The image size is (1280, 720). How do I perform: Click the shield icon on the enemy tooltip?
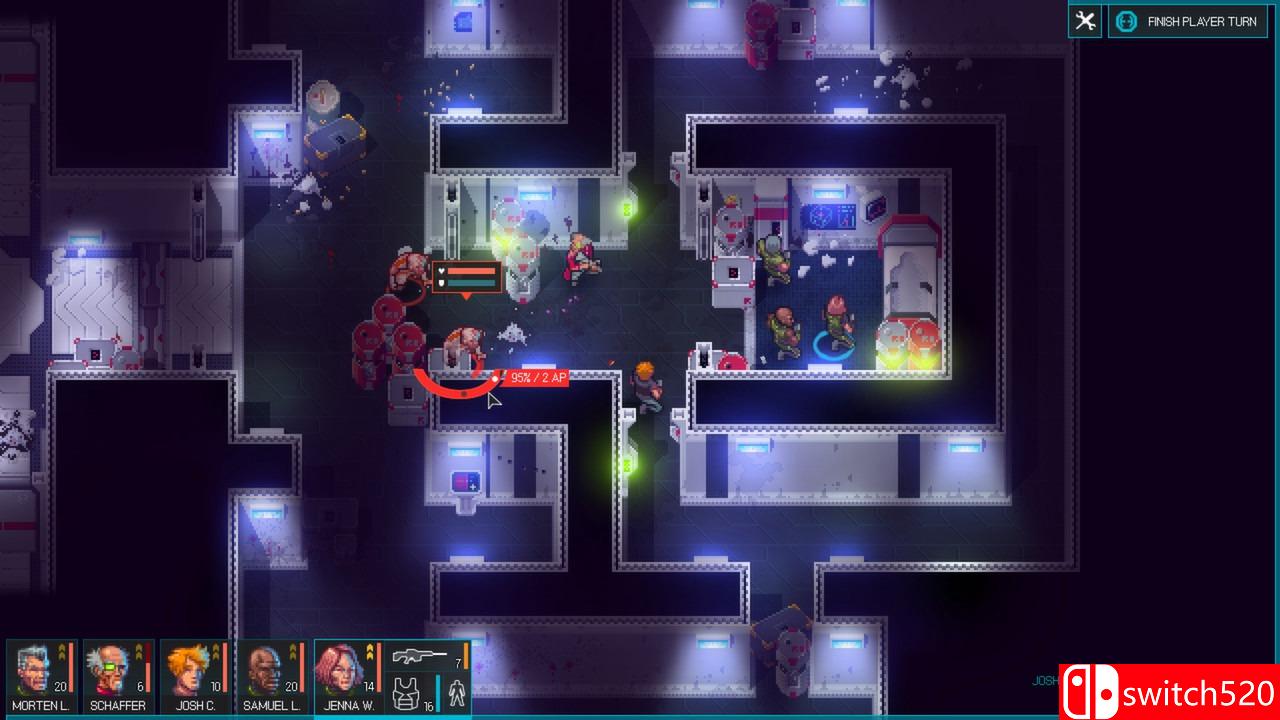point(442,284)
